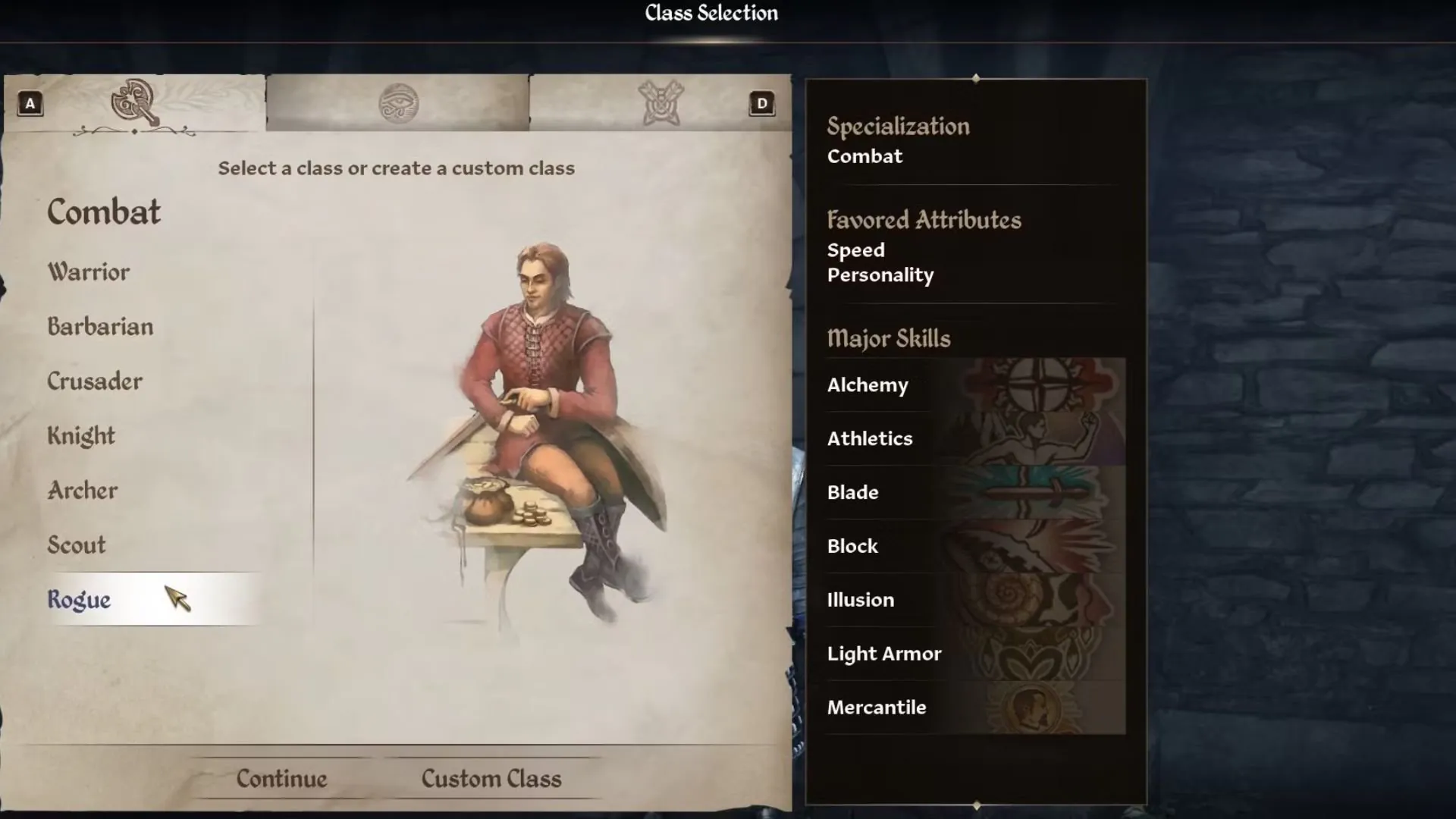Select the Knight class

tap(81, 436)
